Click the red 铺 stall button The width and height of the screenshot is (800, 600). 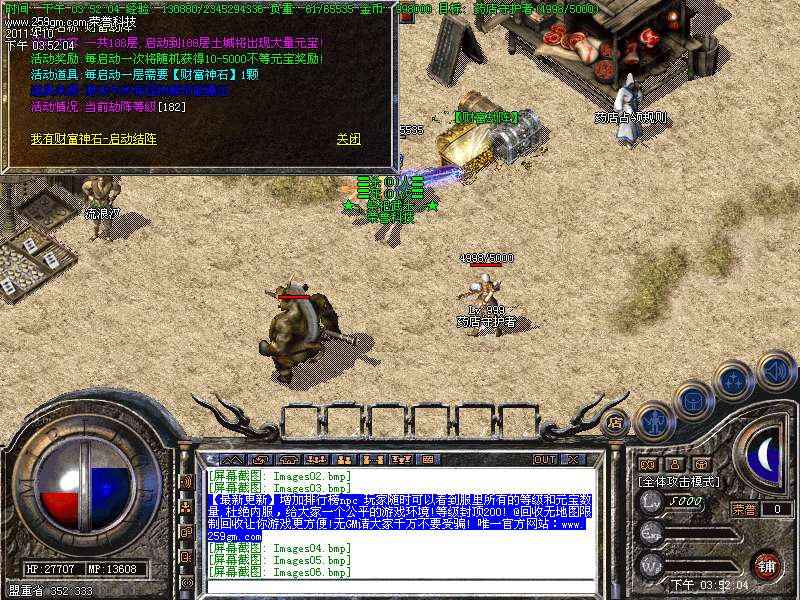(x=766, y=564)
